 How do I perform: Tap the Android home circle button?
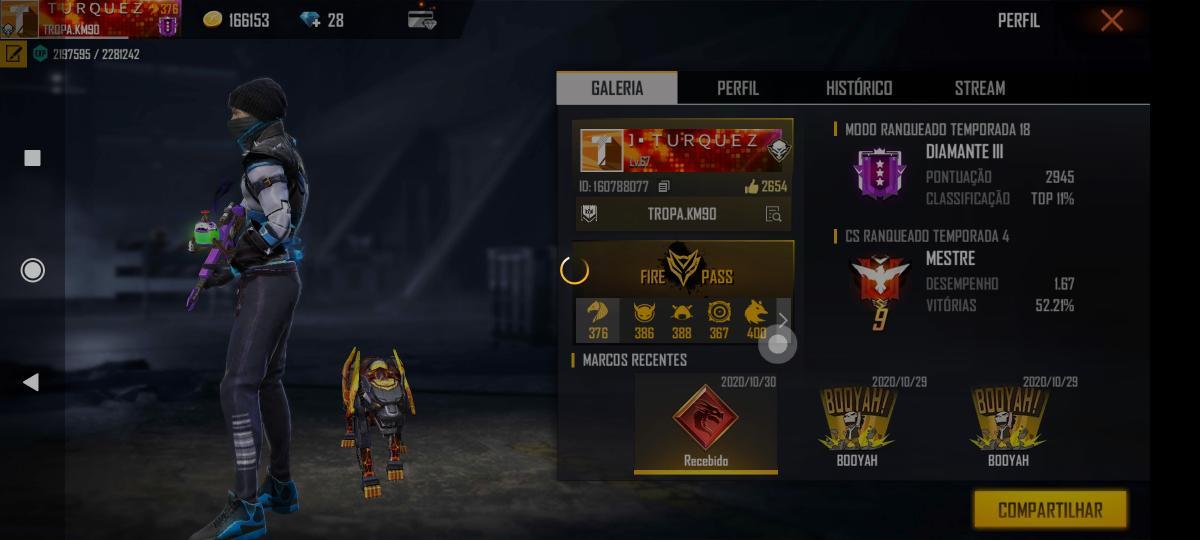coord(33,270)
